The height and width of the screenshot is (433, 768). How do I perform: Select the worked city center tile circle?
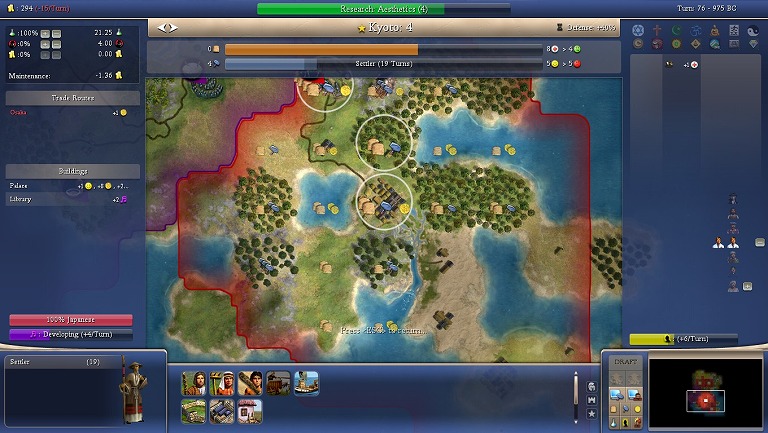click(385, 201)
